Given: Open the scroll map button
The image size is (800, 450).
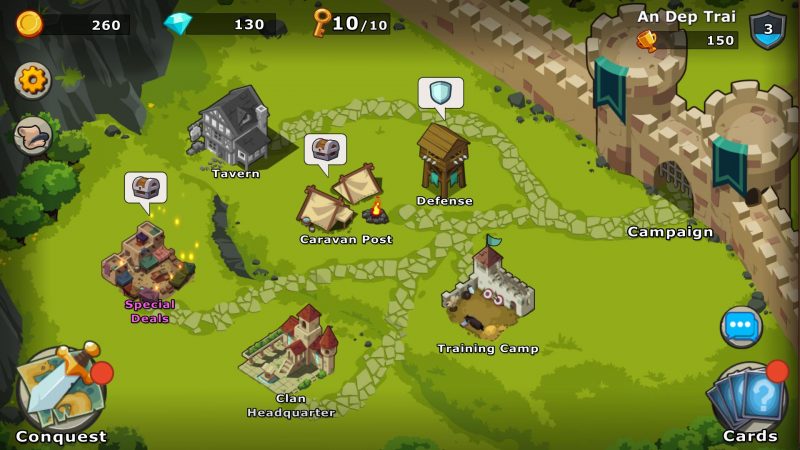Looking at the screenshot, I should coord(33,136).
